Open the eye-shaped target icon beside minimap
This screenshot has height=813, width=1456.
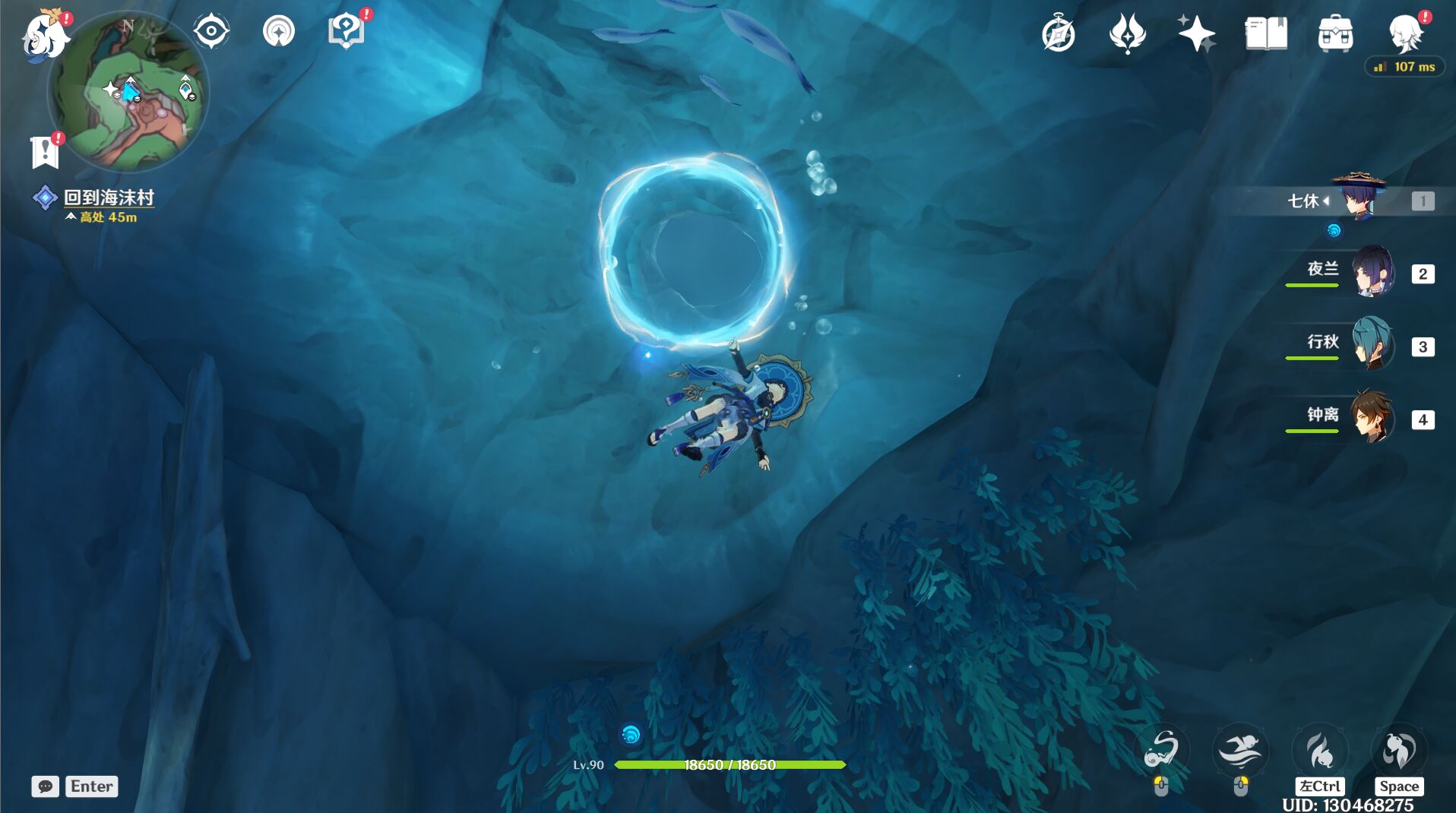211,32
